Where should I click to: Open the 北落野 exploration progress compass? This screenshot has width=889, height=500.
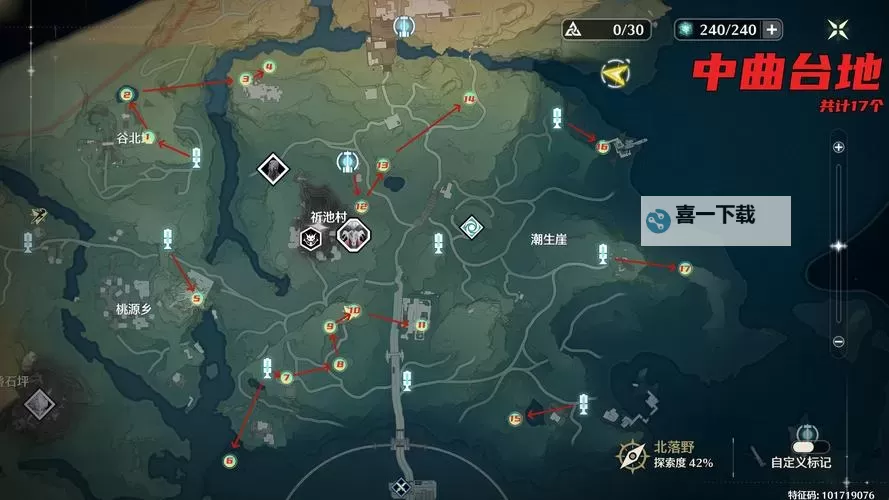tap(631, 456)
